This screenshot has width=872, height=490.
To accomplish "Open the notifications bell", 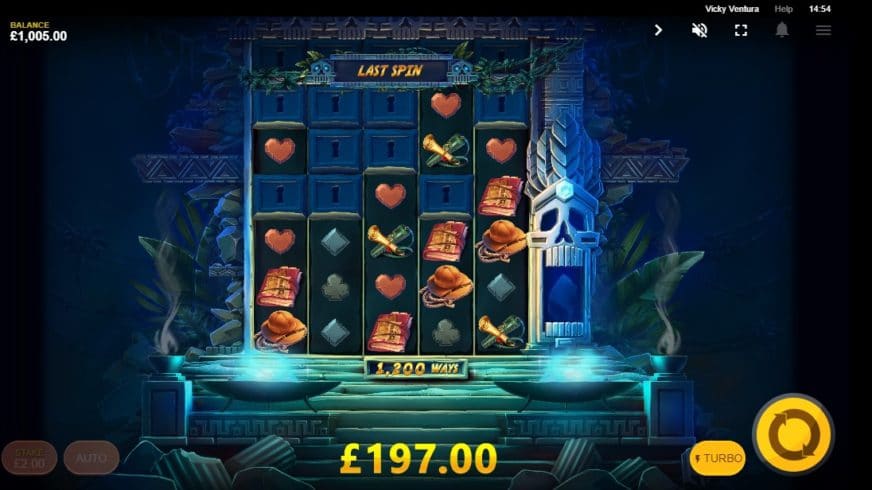I will 782,30.
